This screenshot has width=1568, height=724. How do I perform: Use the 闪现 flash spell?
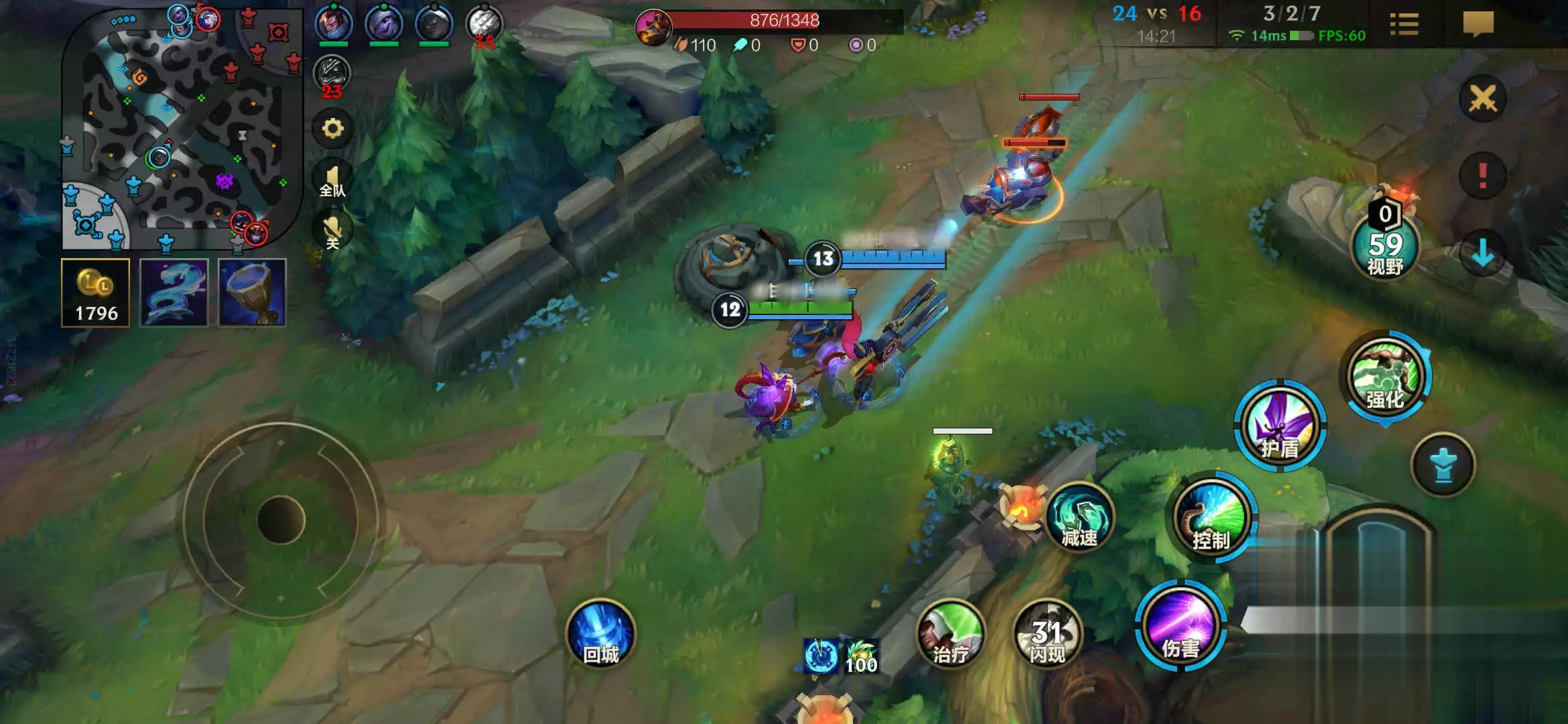click(x=1047, y=636)
